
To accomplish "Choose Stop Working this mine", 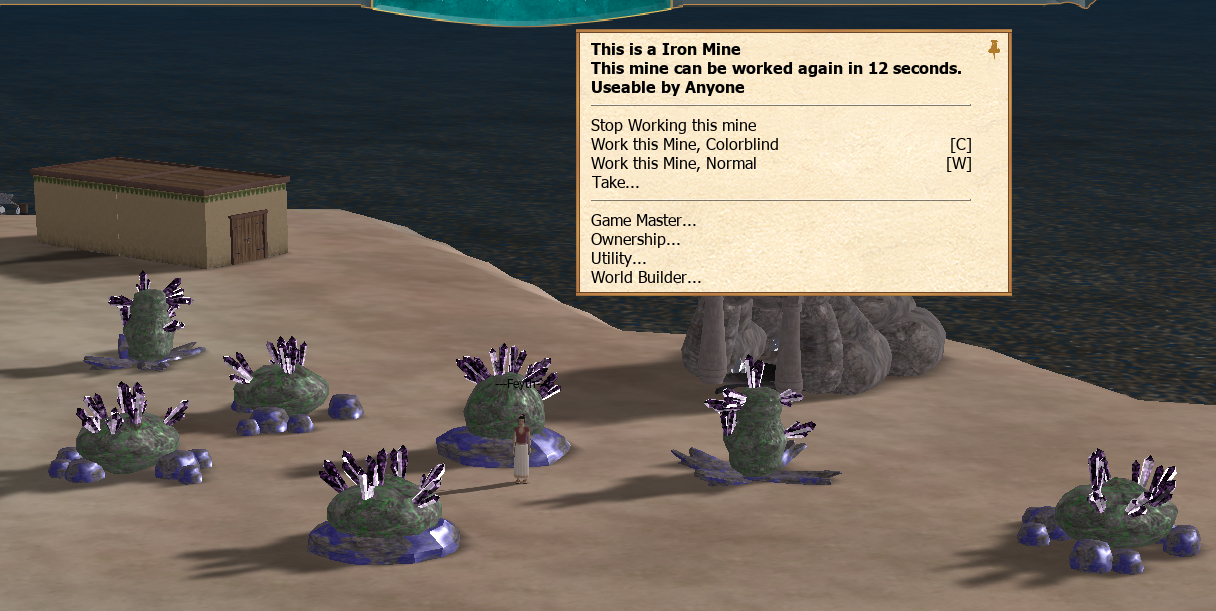I will coord(673,126).
